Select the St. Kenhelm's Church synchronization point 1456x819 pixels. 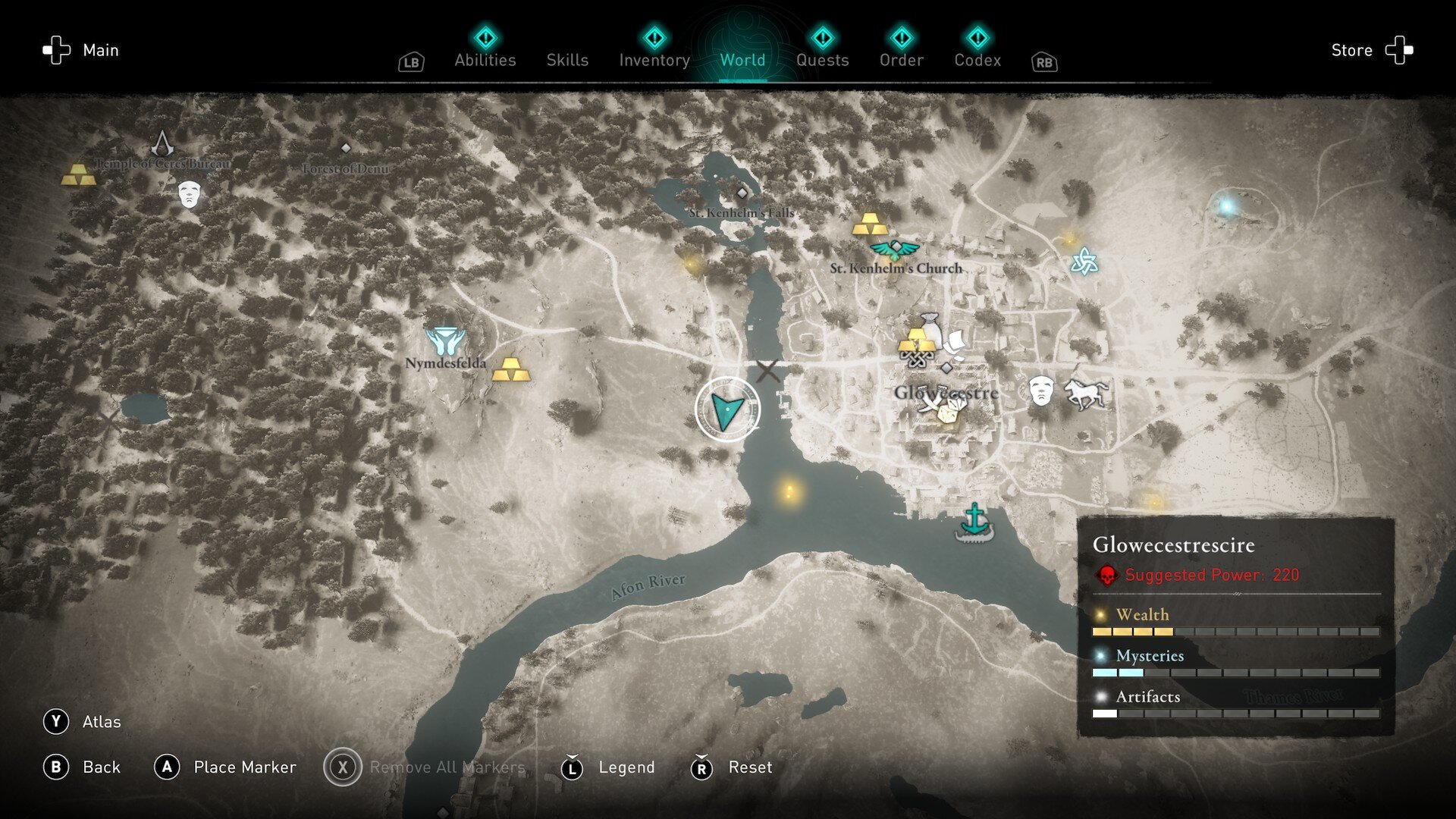click(x=895, y=249)
